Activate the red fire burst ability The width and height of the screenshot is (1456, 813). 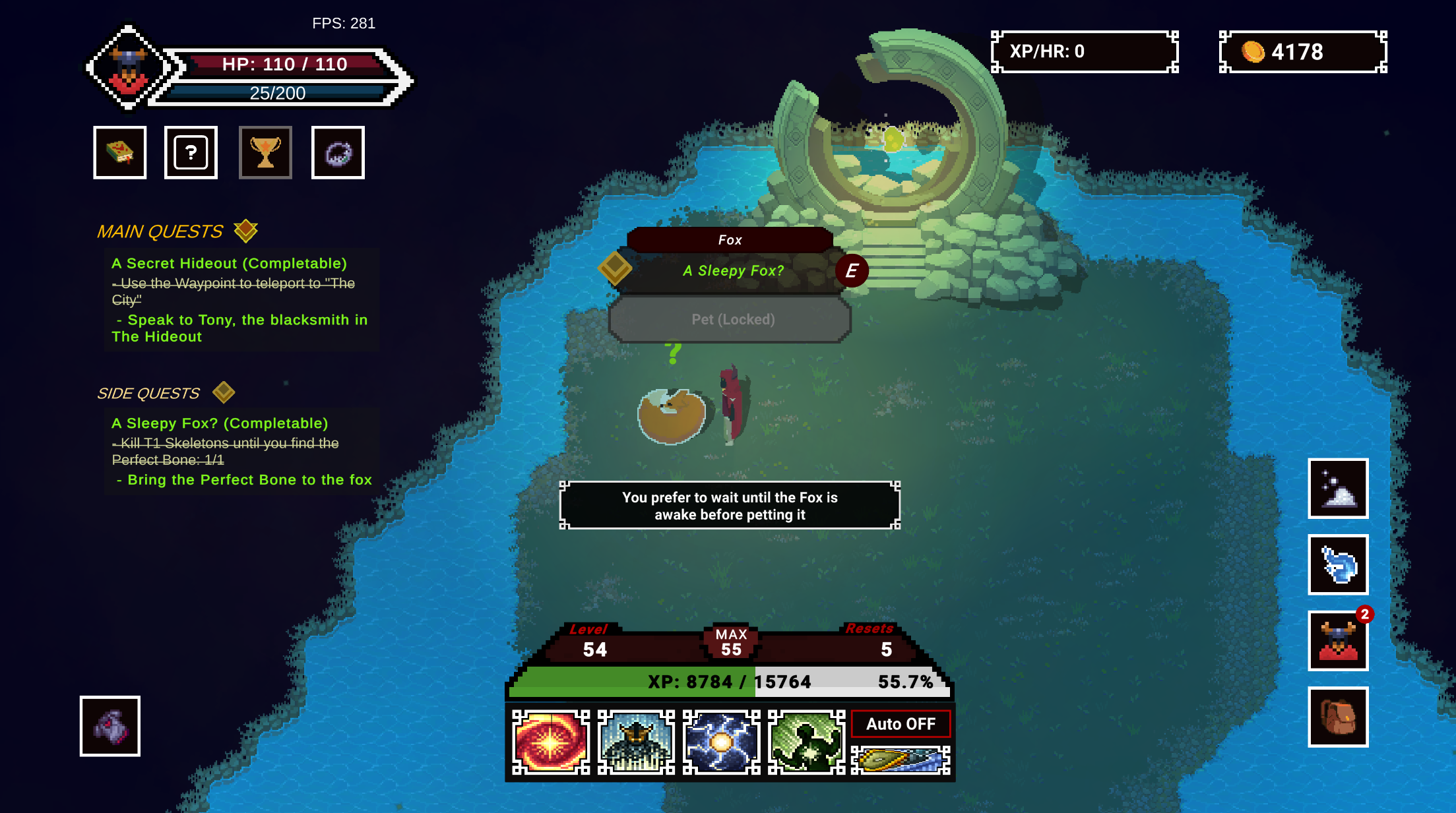pos(551,742)
